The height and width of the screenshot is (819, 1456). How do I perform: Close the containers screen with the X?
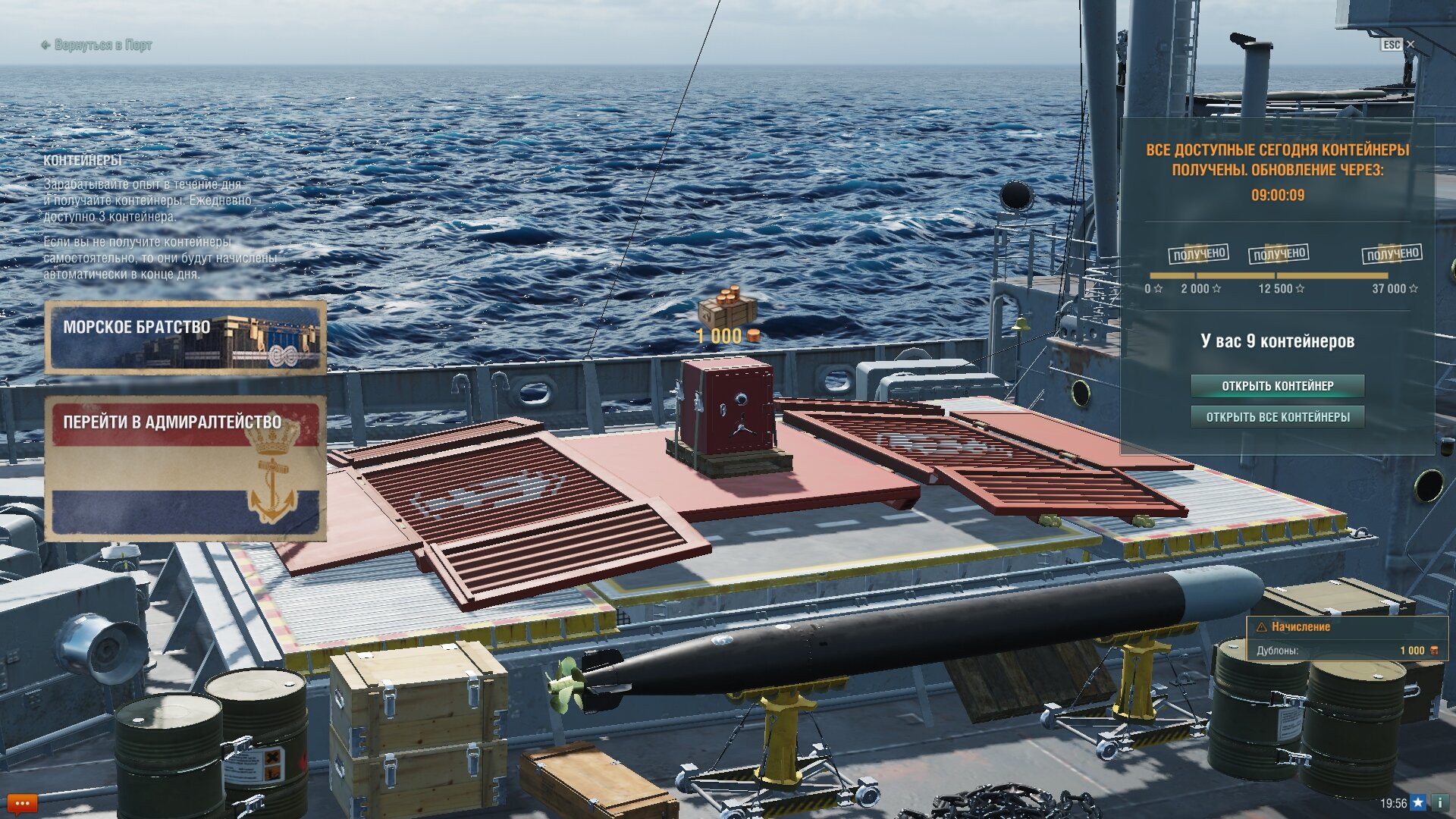point(1410,45)
